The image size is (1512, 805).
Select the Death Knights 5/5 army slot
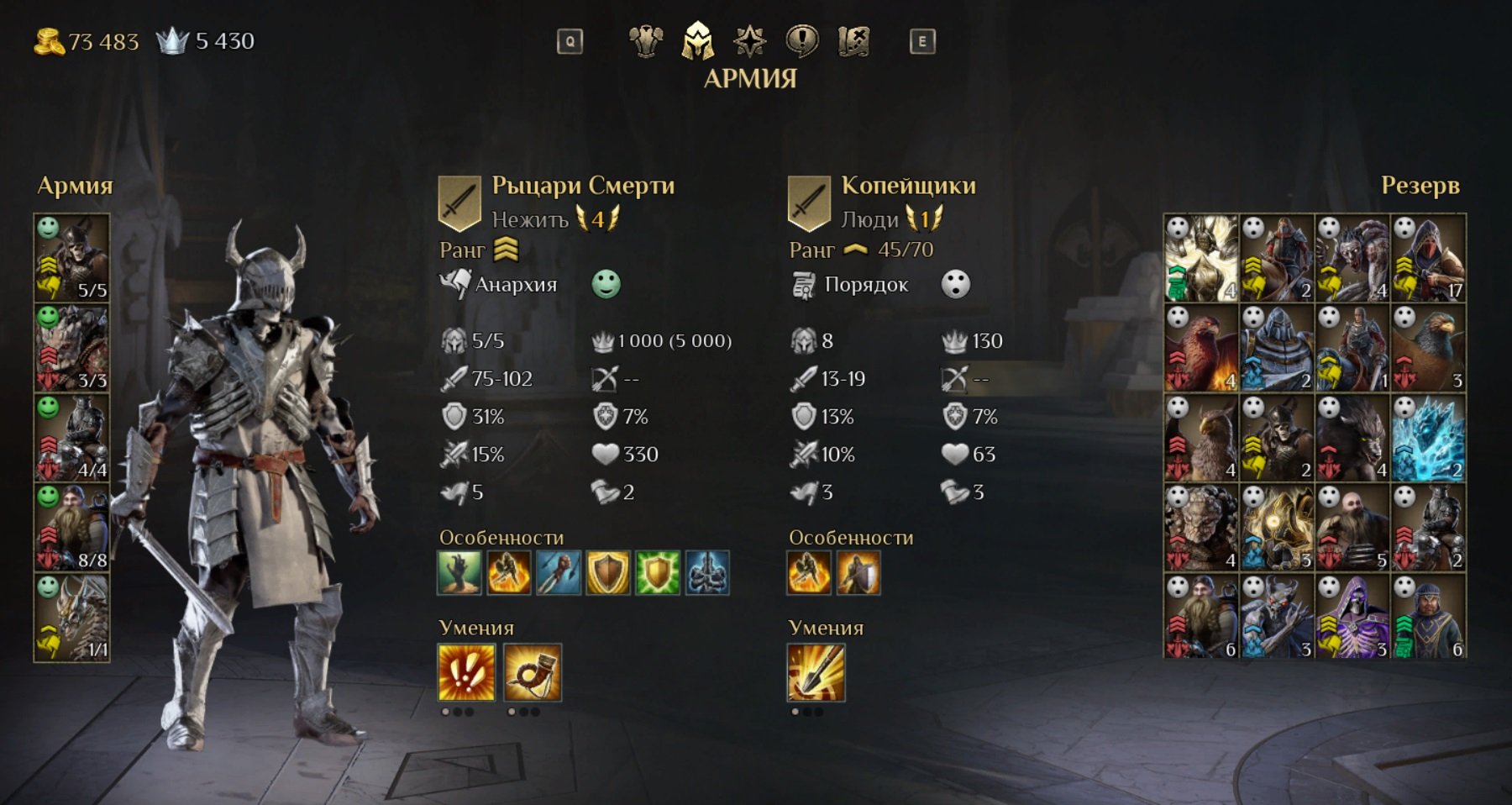point(72,258)
